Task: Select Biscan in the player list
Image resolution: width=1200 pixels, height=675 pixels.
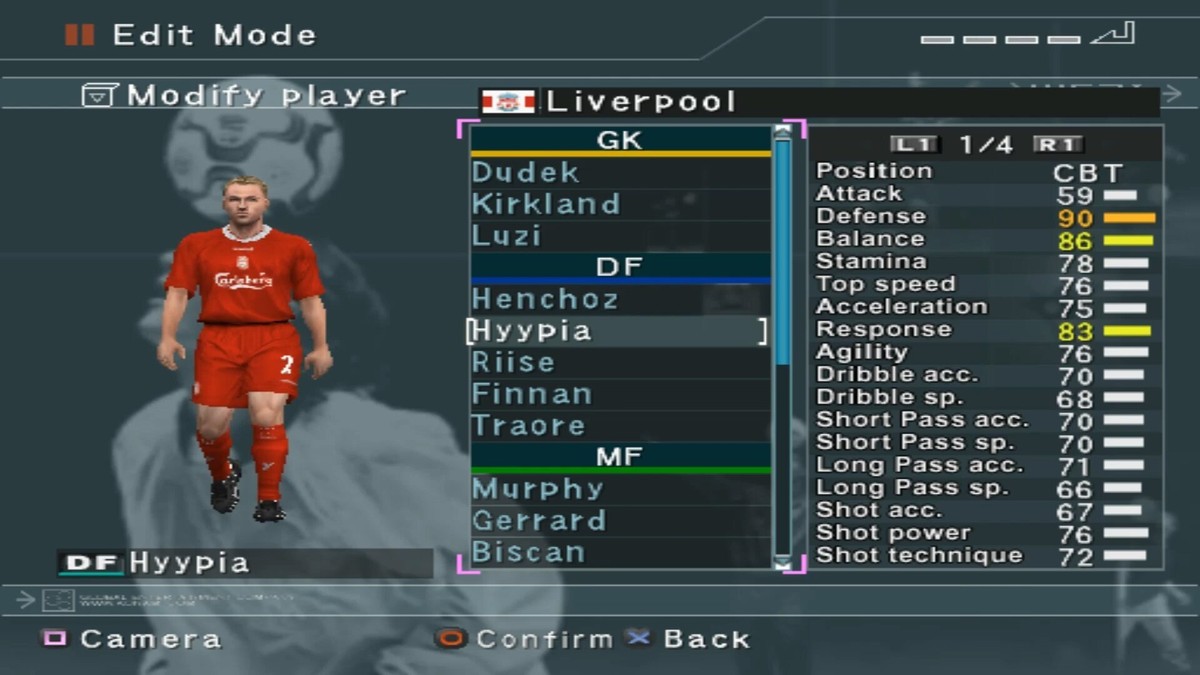Action: (x=528, y=552)
